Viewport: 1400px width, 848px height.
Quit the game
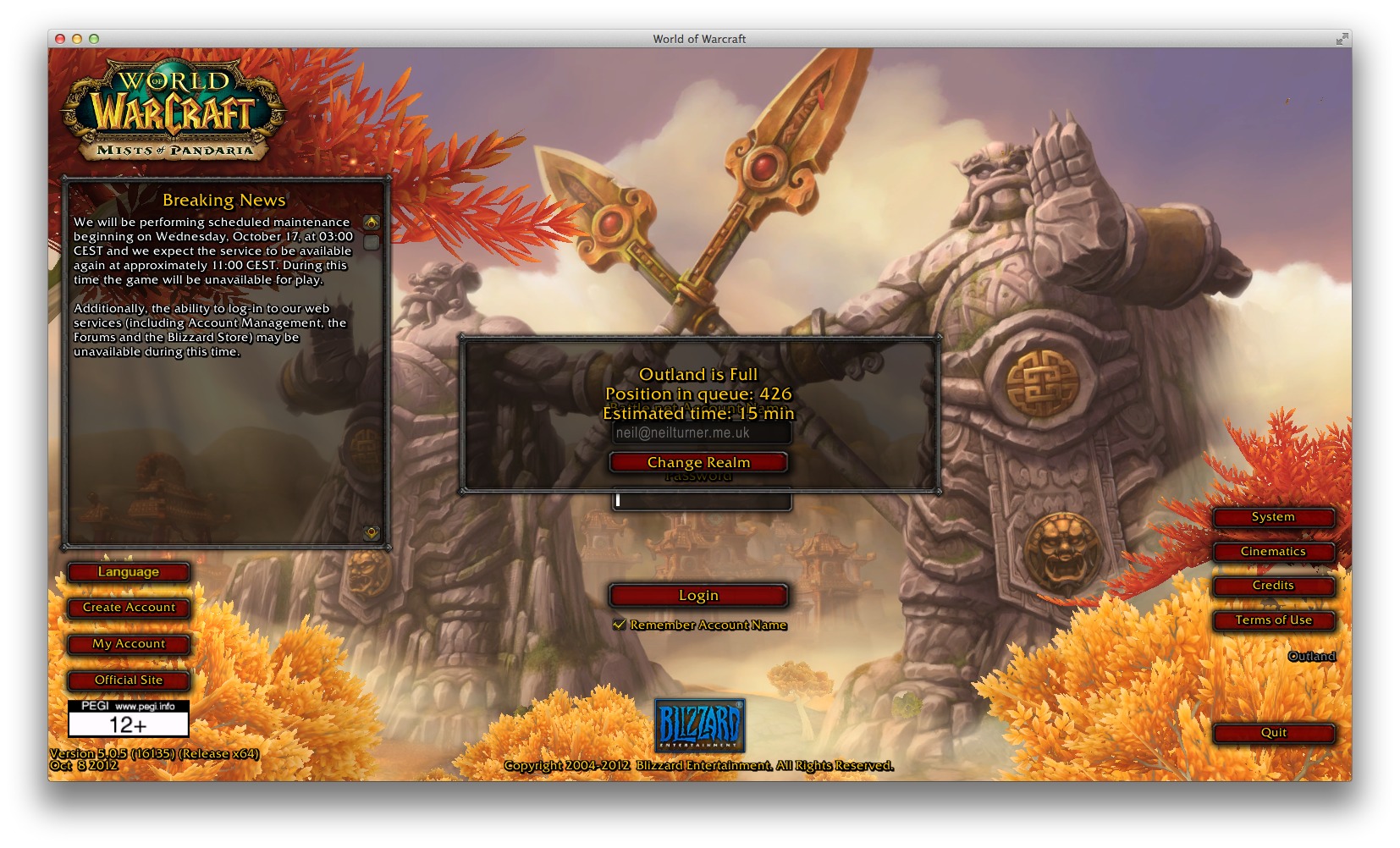(1274, 733)
